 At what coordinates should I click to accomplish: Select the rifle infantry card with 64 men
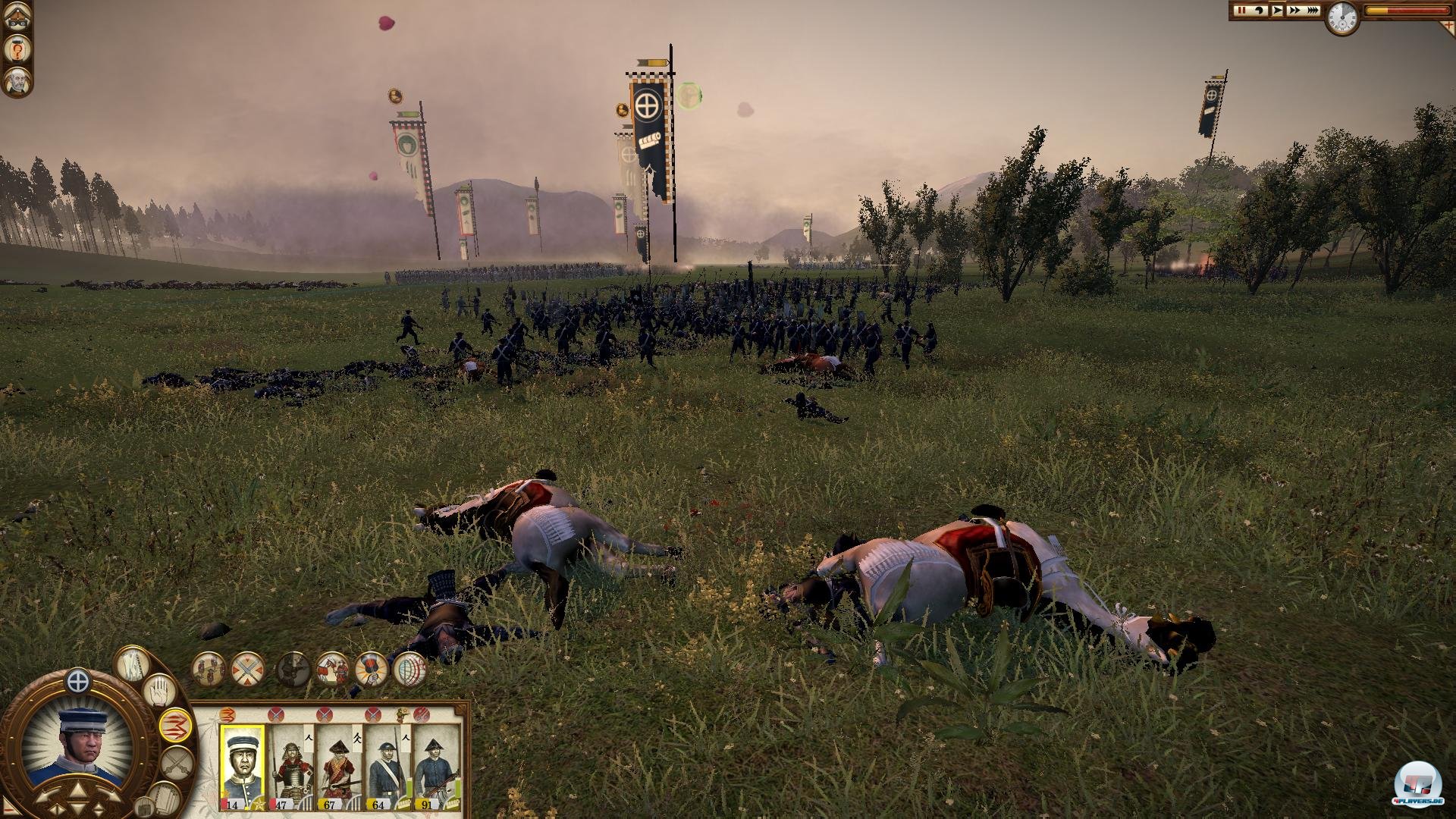pyautogui.click(x=388, y=767)
